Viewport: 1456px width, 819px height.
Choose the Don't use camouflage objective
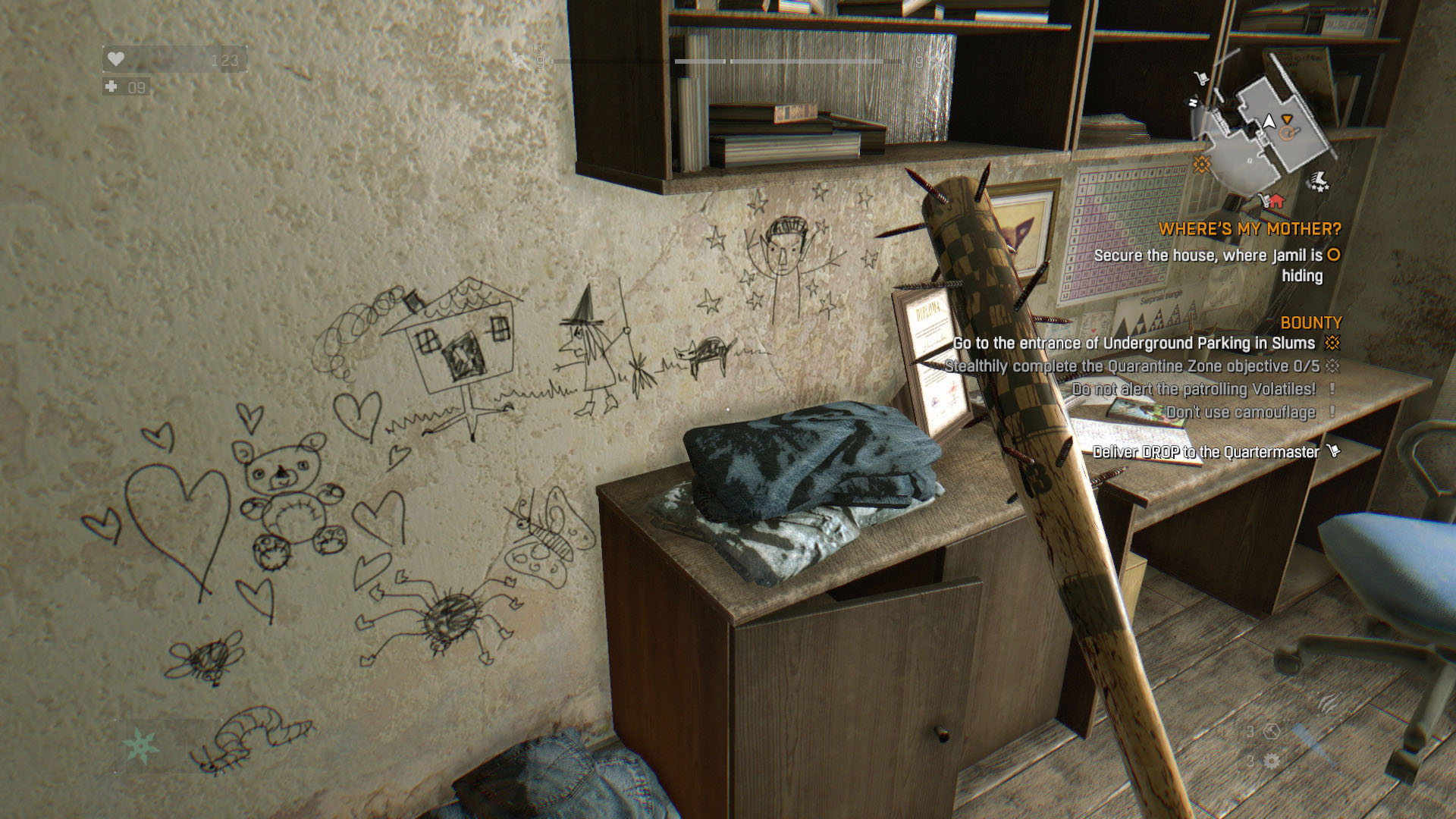point(1241,413)
